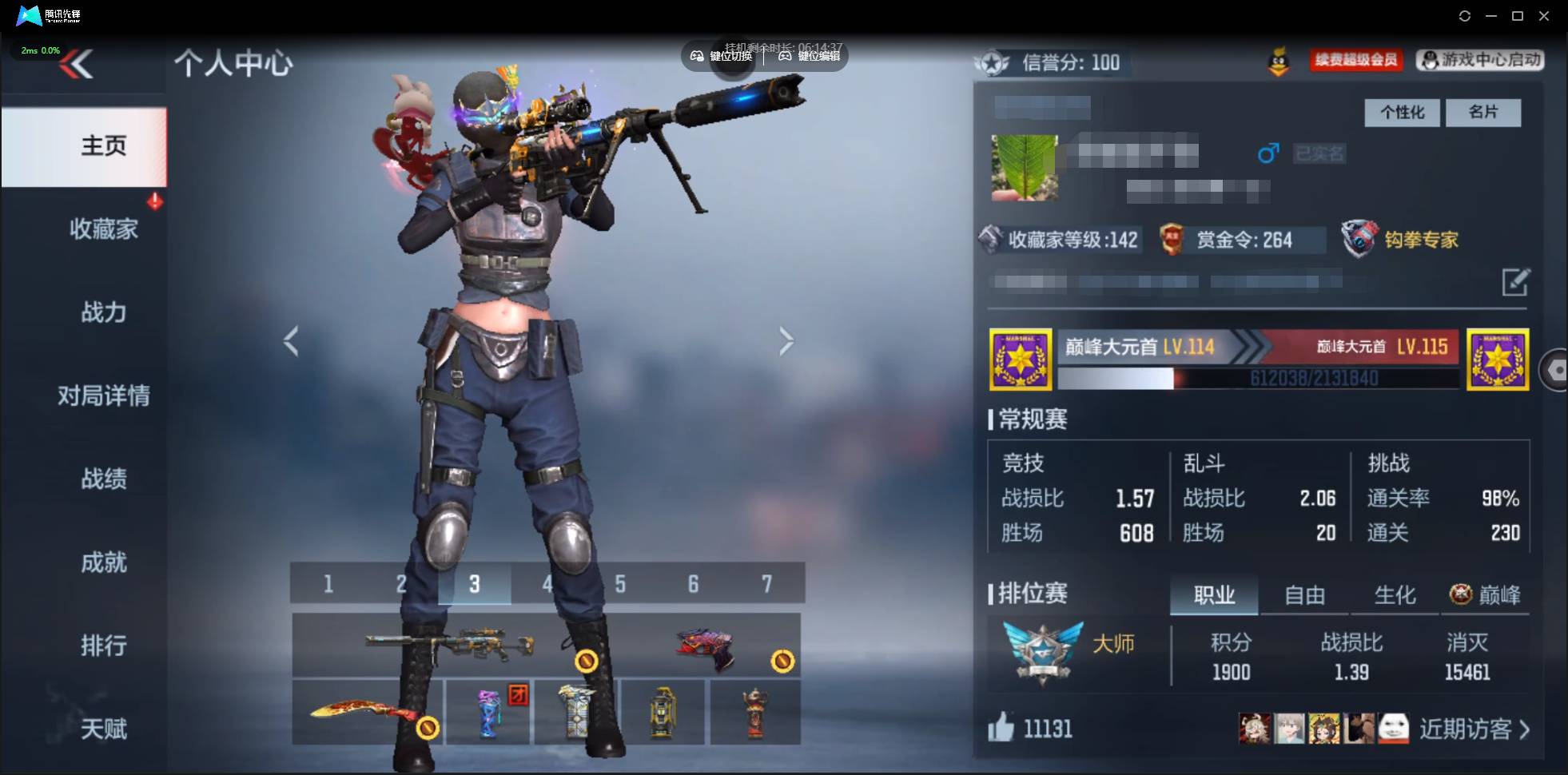Show next character with right arrow
Screen dimensions: 1568x775
[787, 340]
